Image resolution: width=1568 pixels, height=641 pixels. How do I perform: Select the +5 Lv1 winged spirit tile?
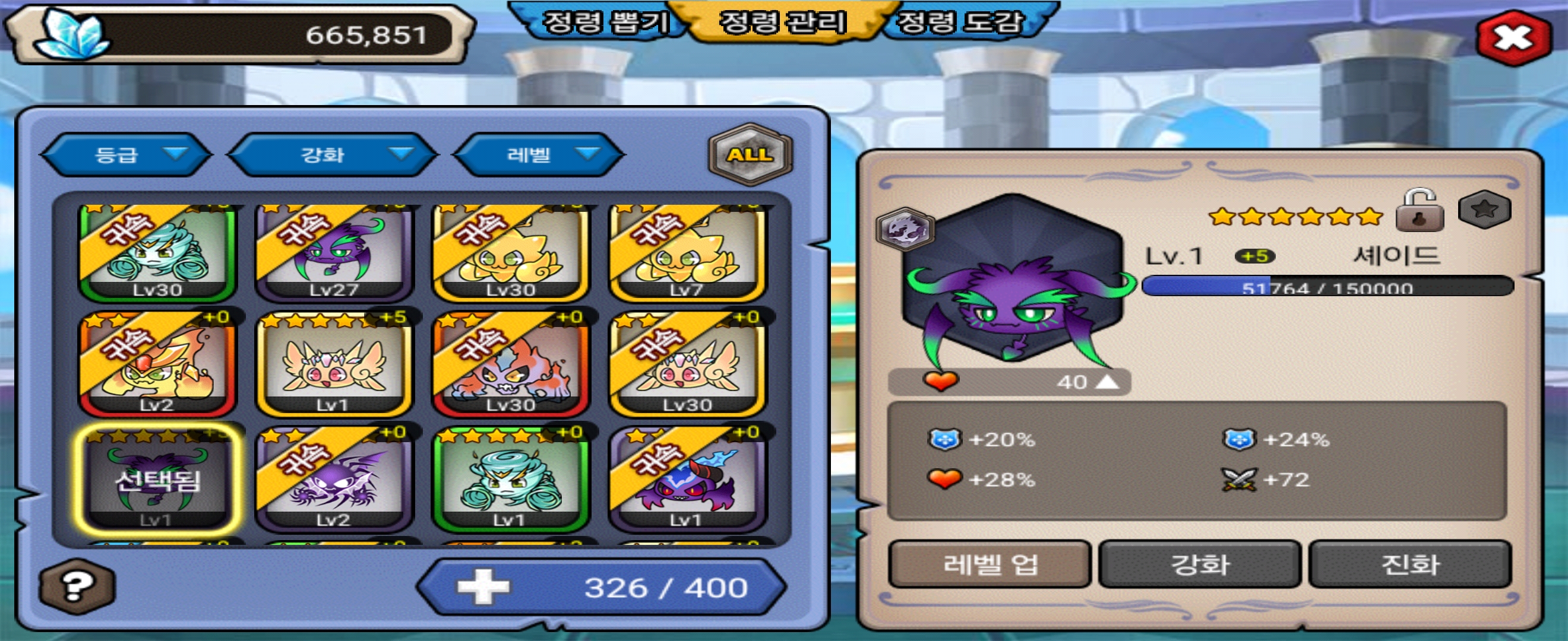(334, 364)
